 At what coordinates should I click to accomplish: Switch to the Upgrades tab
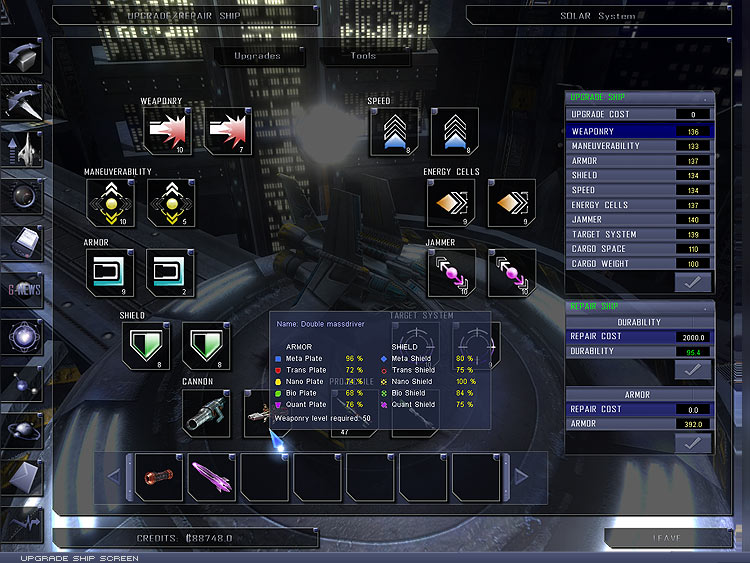257,56
